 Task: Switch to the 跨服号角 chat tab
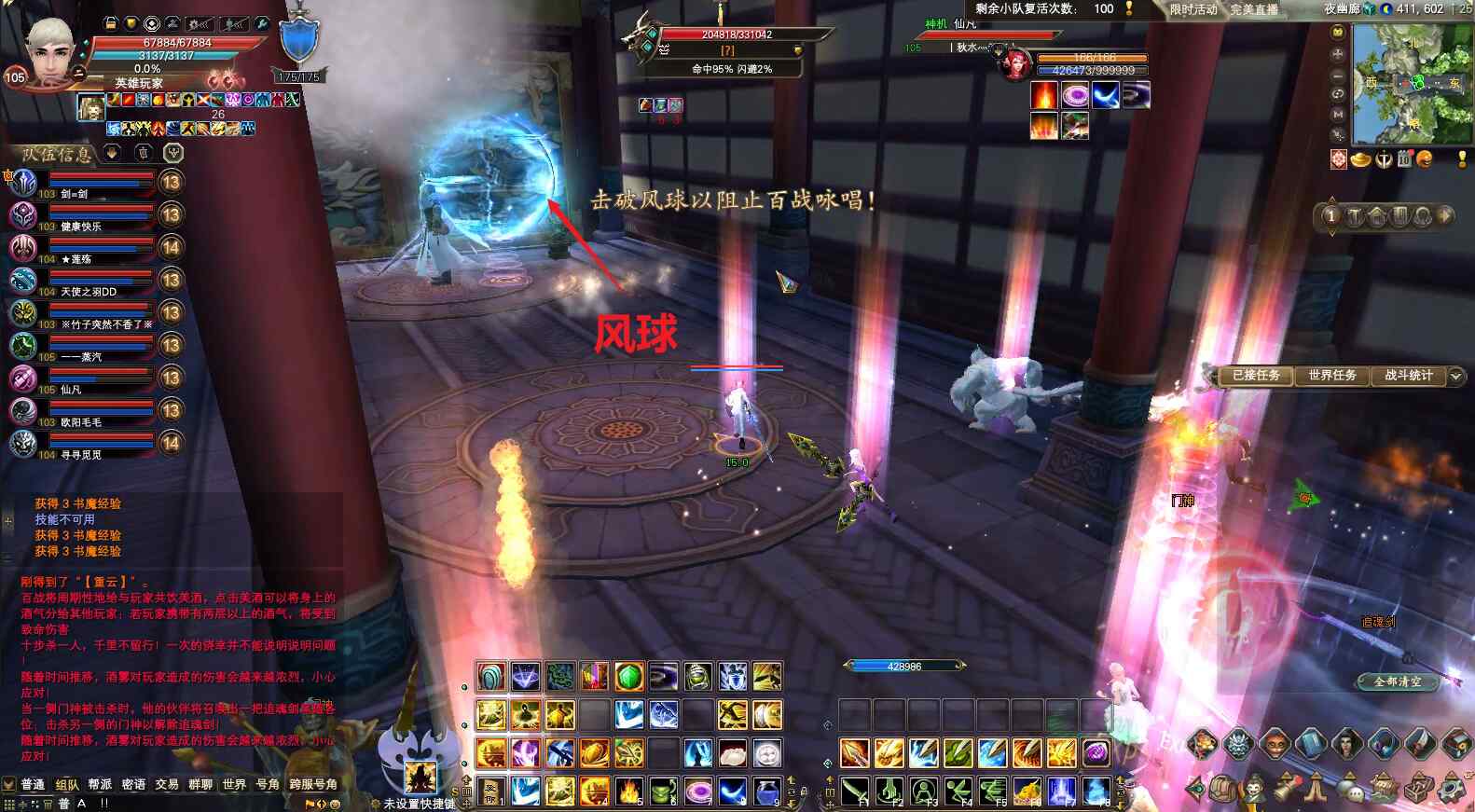pyautogui.click(x=313, y=785)
